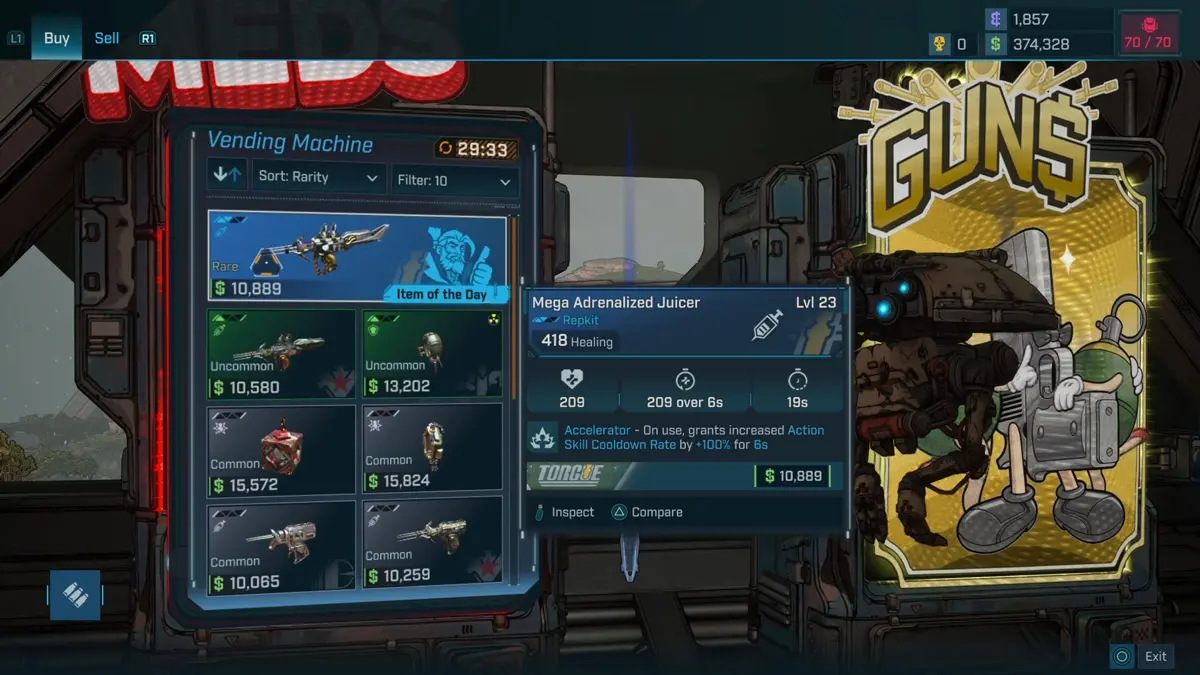Image resolution: width=1200 pixels, height=675 pixels.
Task: Select the Rare Item of the Day
Action: point(357,256)
